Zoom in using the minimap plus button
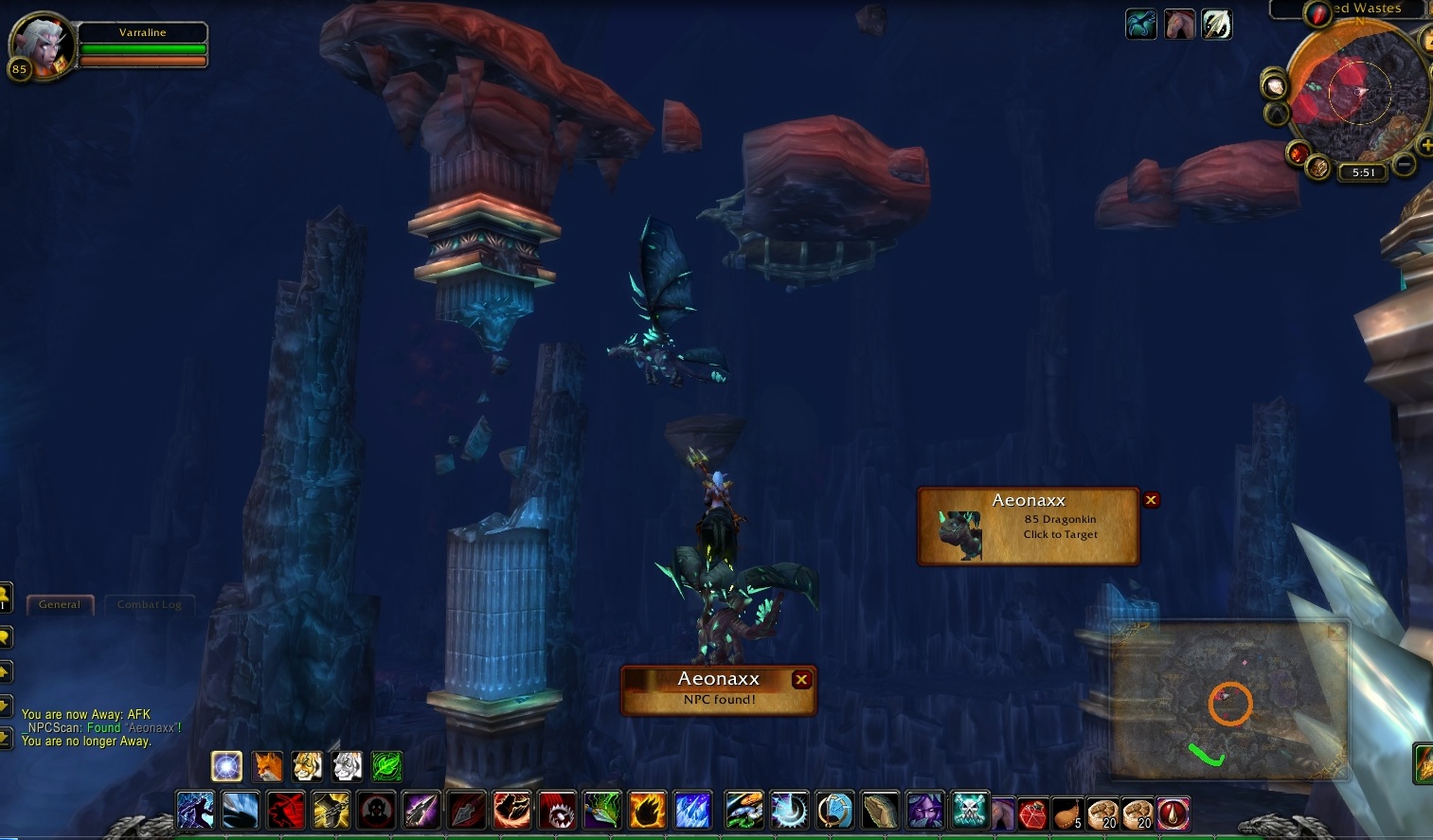This screenshot has width=1433, height=840. tap(1425, 144)
